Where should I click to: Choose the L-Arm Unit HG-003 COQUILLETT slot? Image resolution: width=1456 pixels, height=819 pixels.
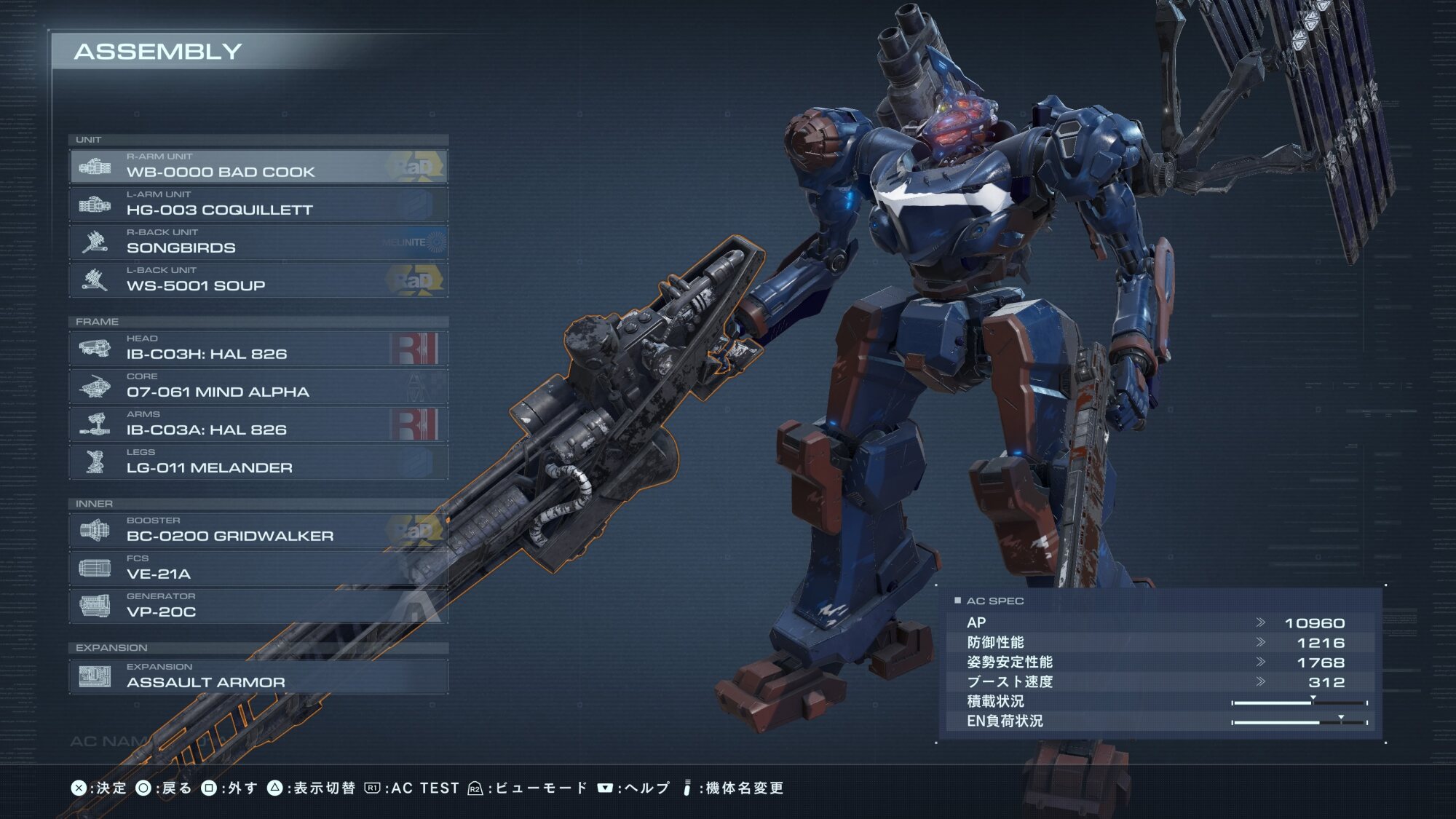pos(258,205)
